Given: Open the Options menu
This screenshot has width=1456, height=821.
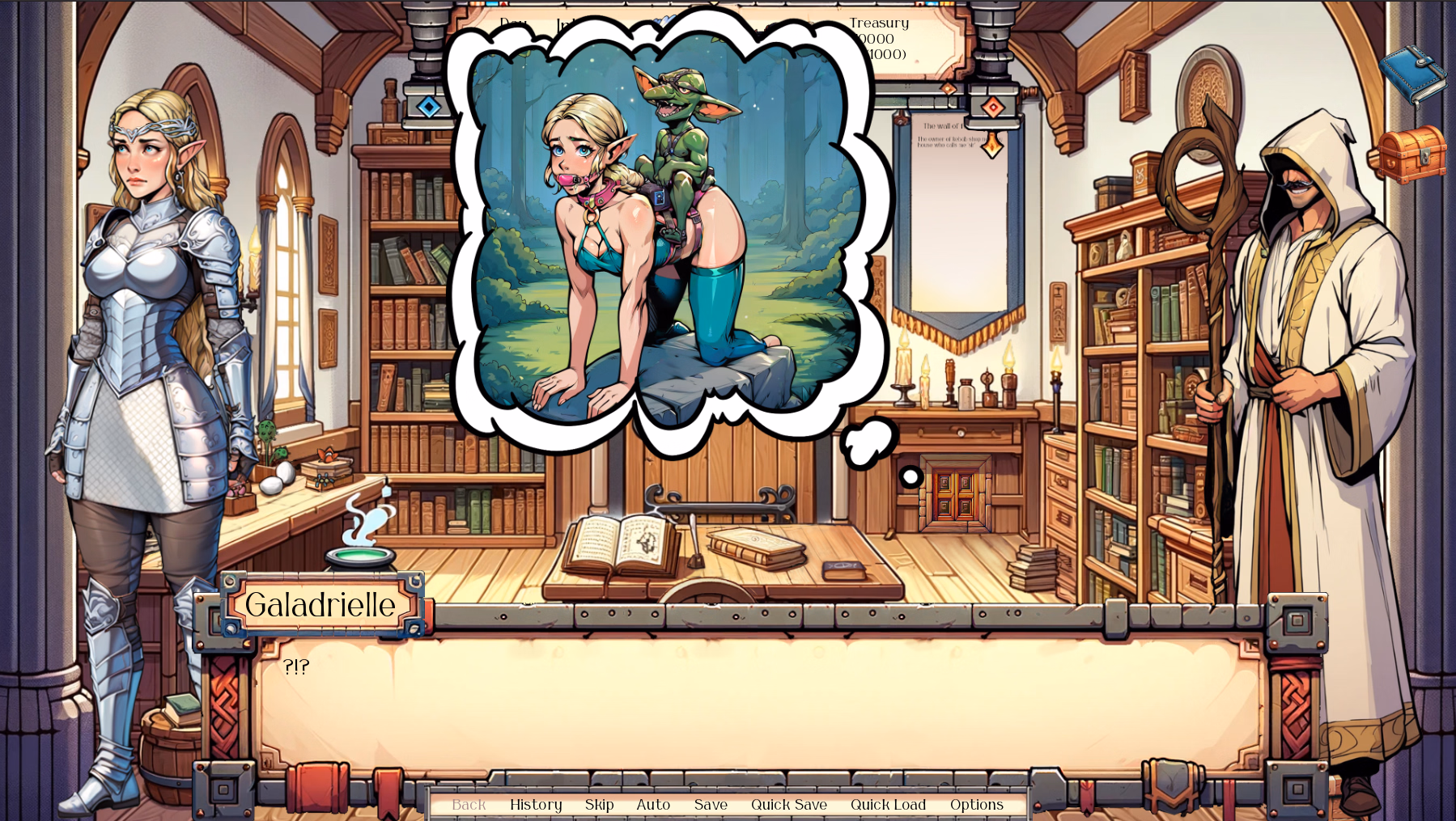Looking at the screenshot, I should click(976, 805).
